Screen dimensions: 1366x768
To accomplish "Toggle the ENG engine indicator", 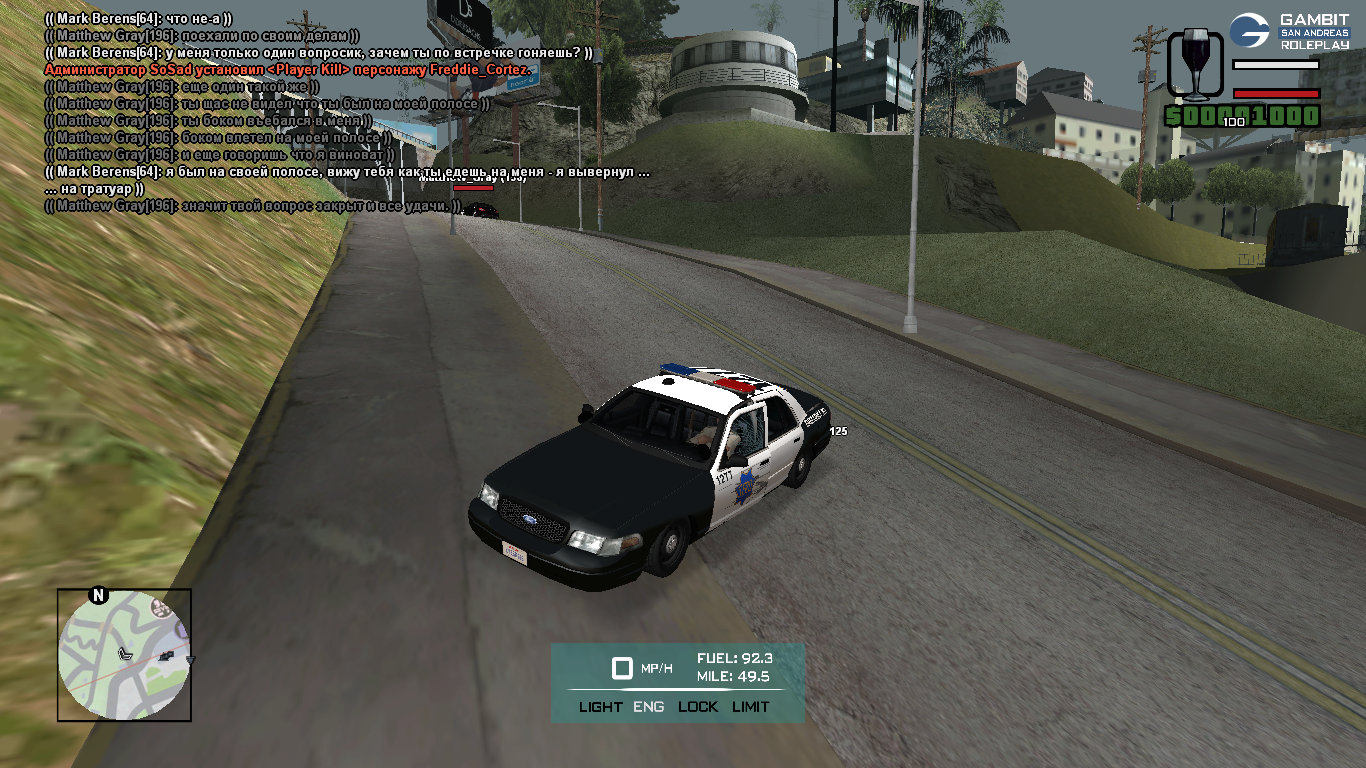I will pyautogui.click(x=649, y=707).
